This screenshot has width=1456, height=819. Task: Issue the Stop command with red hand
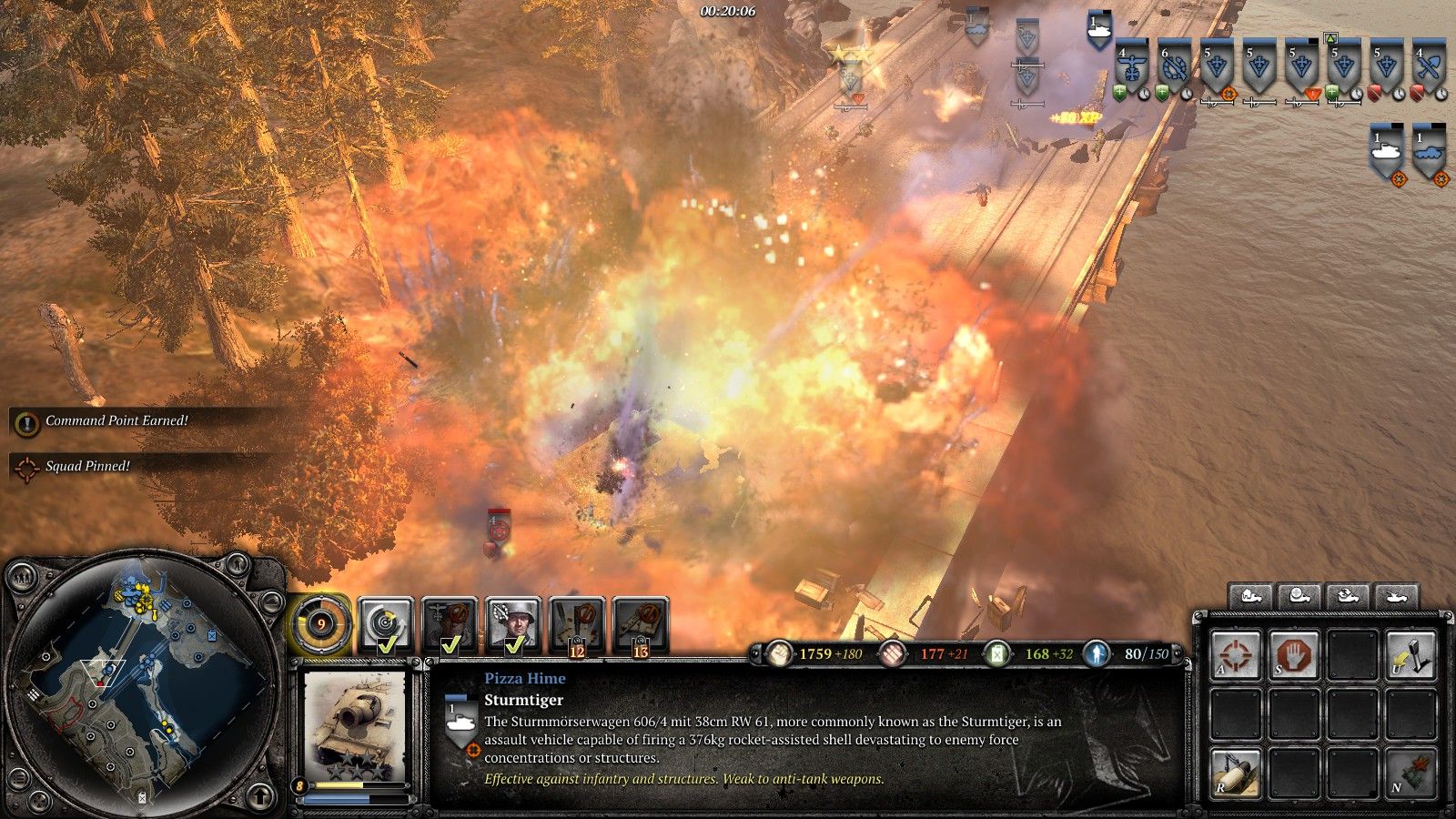(x=1294, y=655)
